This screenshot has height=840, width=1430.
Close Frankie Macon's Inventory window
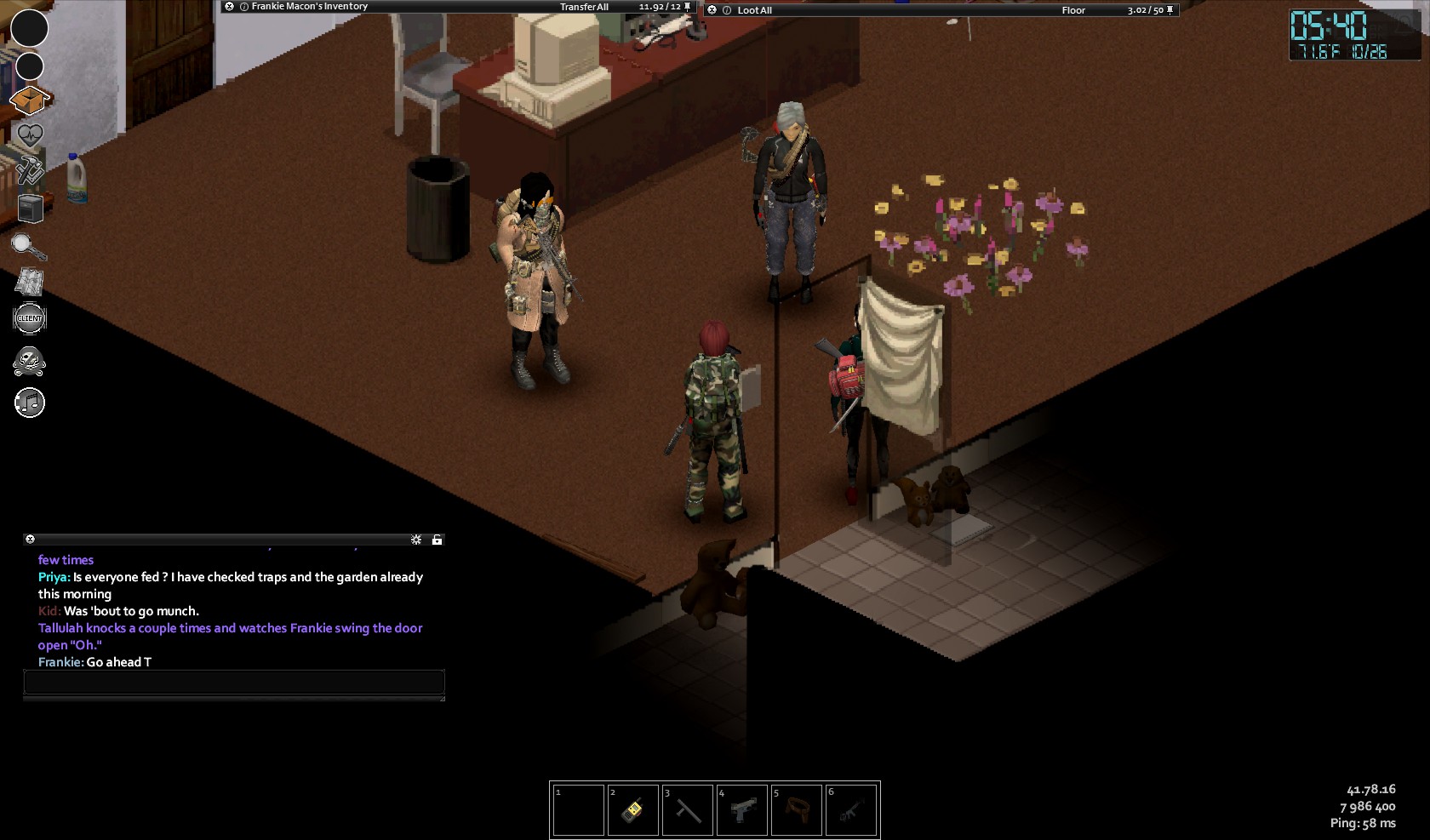[229, 7]
